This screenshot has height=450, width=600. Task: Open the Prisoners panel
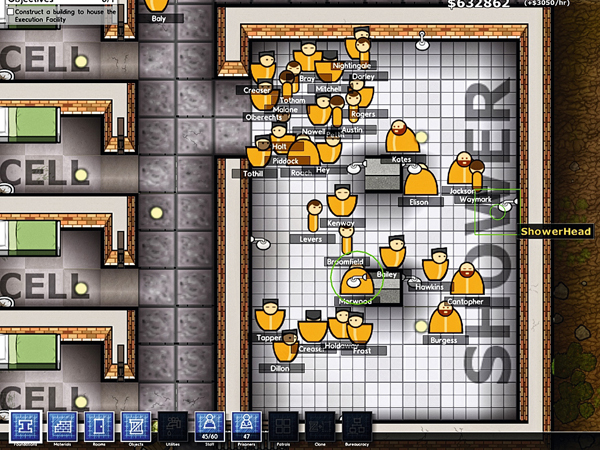point(246,427)
